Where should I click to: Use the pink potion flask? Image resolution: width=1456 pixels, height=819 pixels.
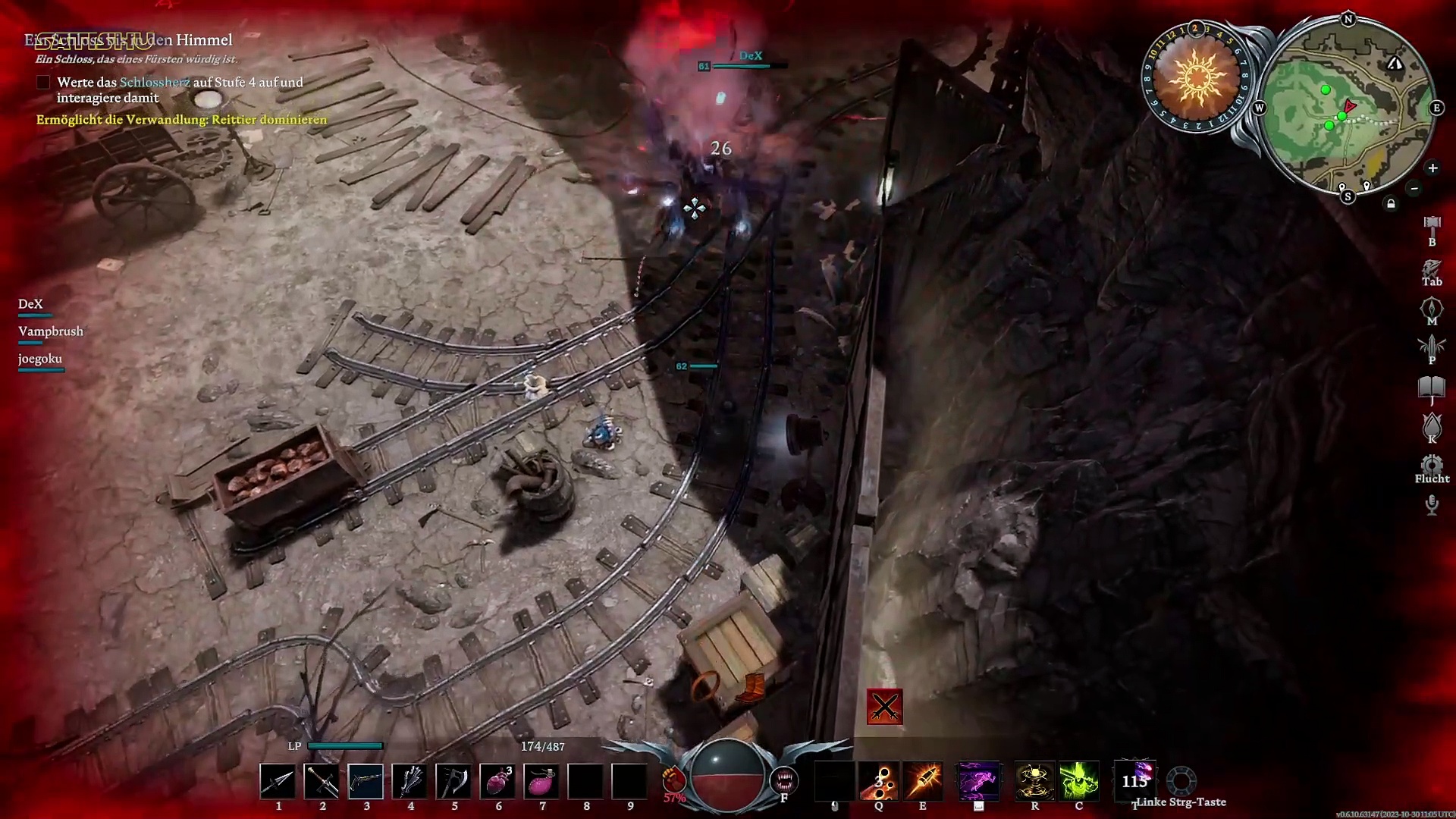[x=541, y=781]
